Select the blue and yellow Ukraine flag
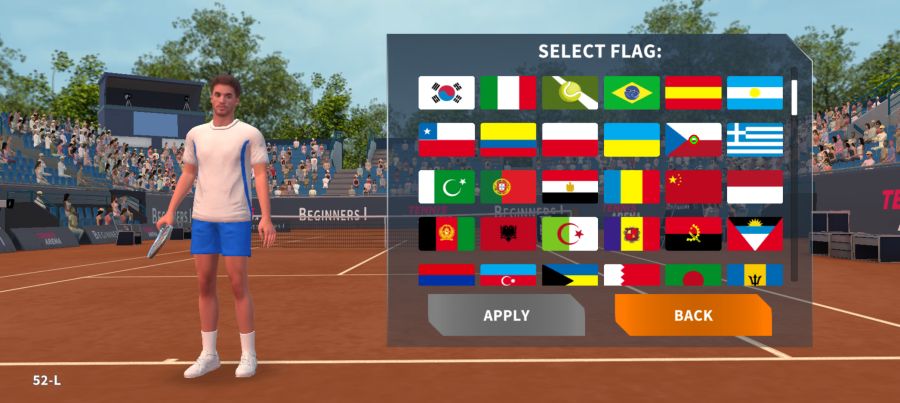900x403 pixels. (631, 140)
